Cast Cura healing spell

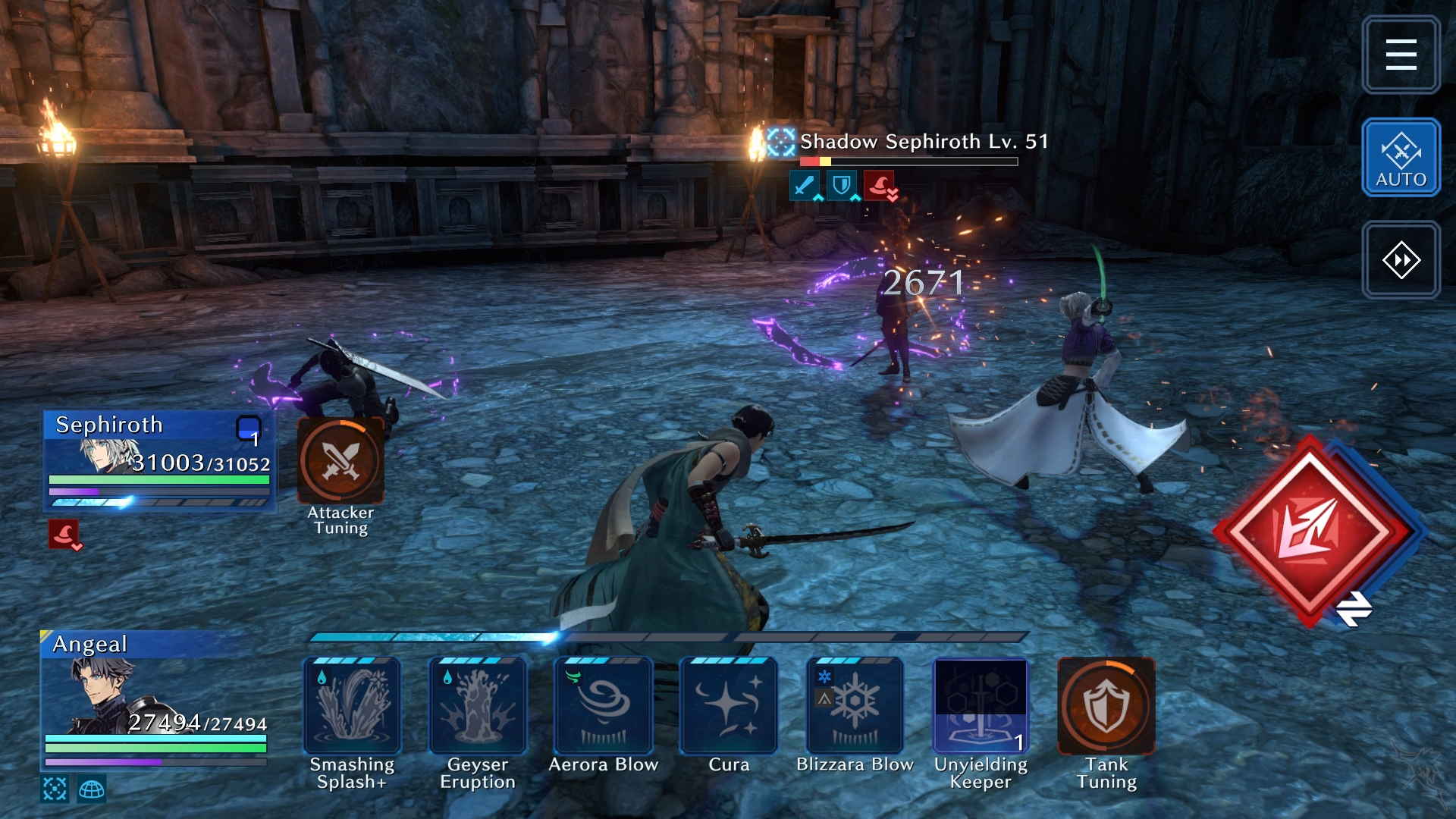pyautogui.click(x=729, y=706)
